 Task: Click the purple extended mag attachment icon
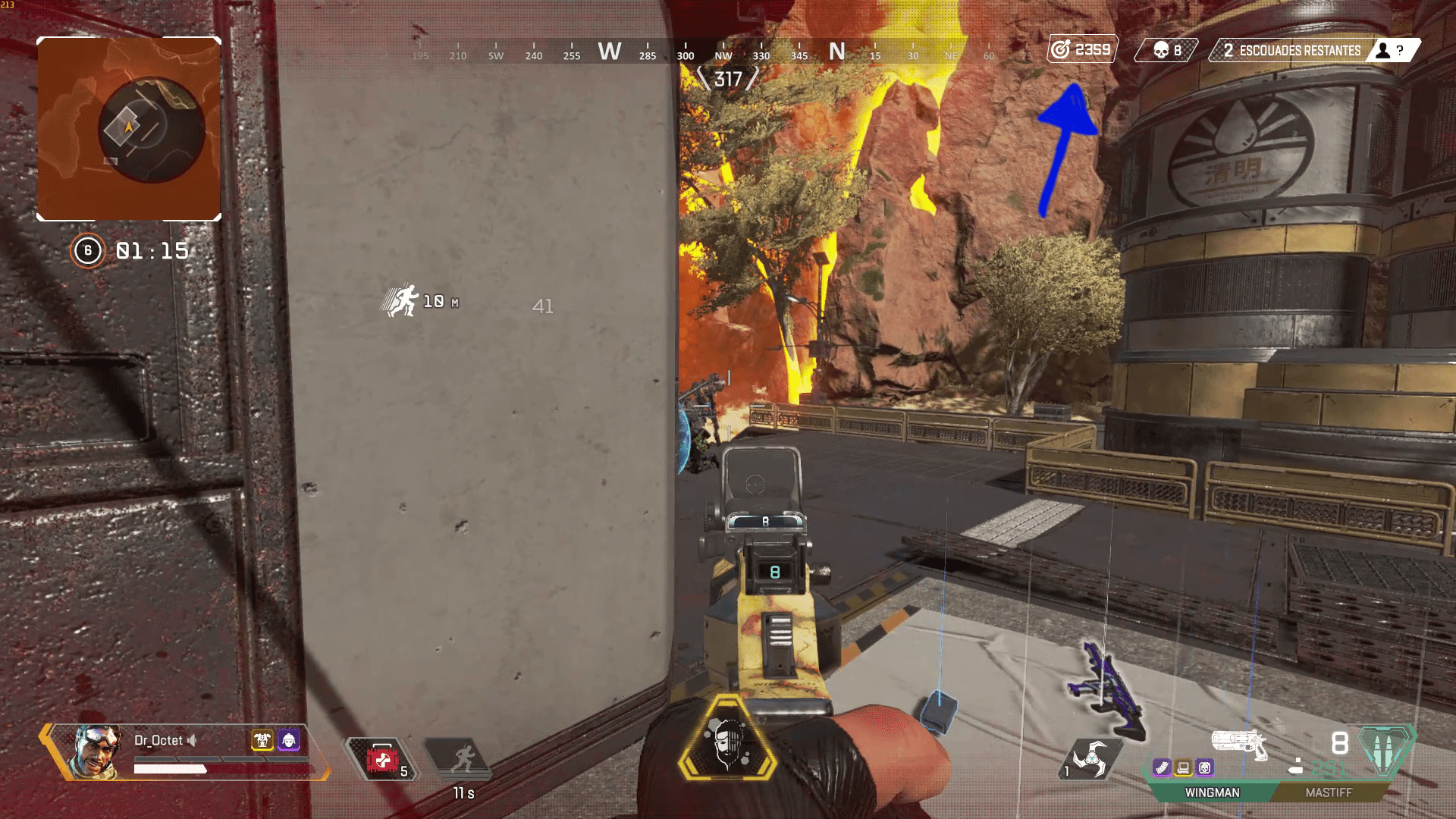(x=1161, y=767)
